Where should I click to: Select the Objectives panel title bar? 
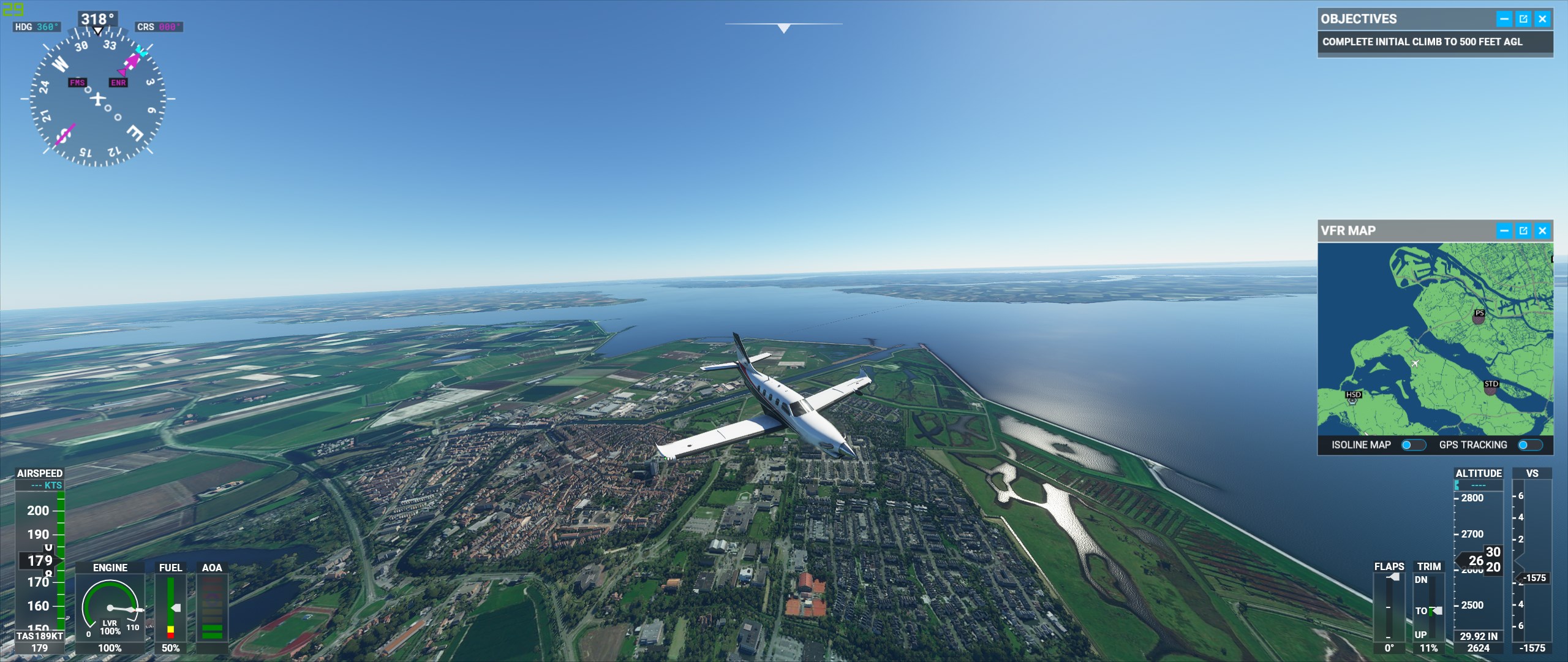[1403, 19]
